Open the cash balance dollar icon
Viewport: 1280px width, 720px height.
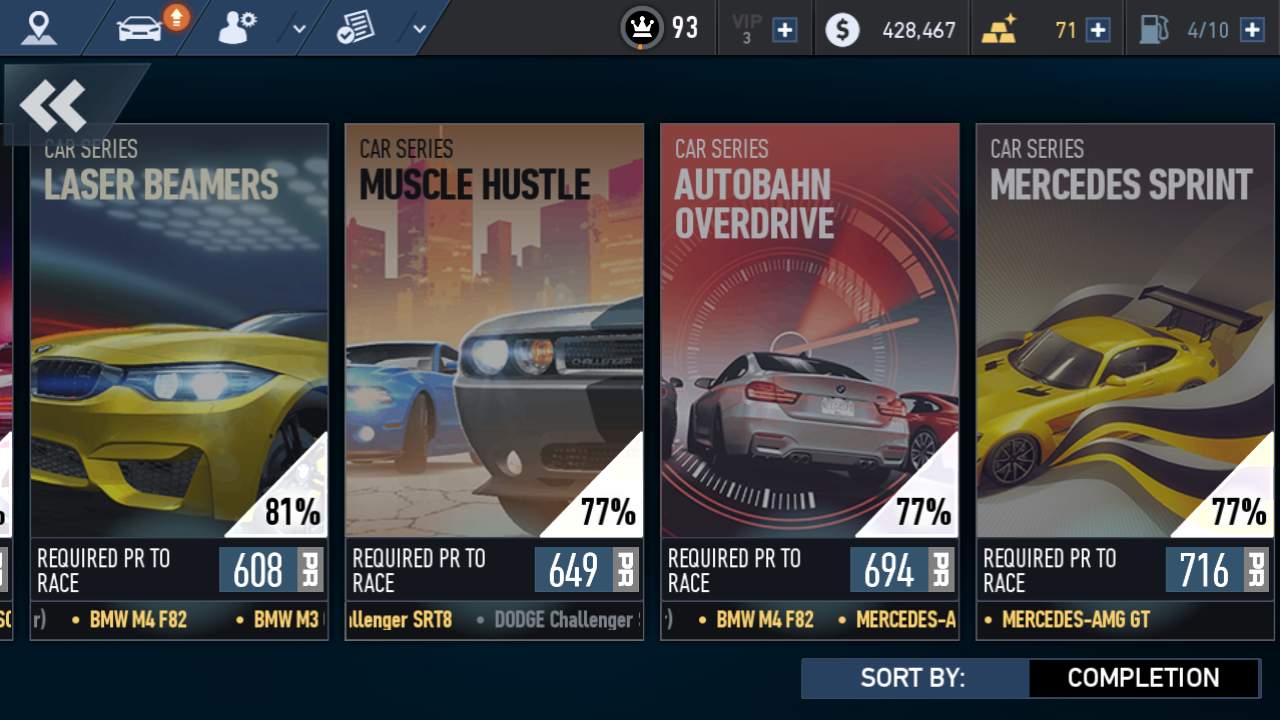[842, 30]
